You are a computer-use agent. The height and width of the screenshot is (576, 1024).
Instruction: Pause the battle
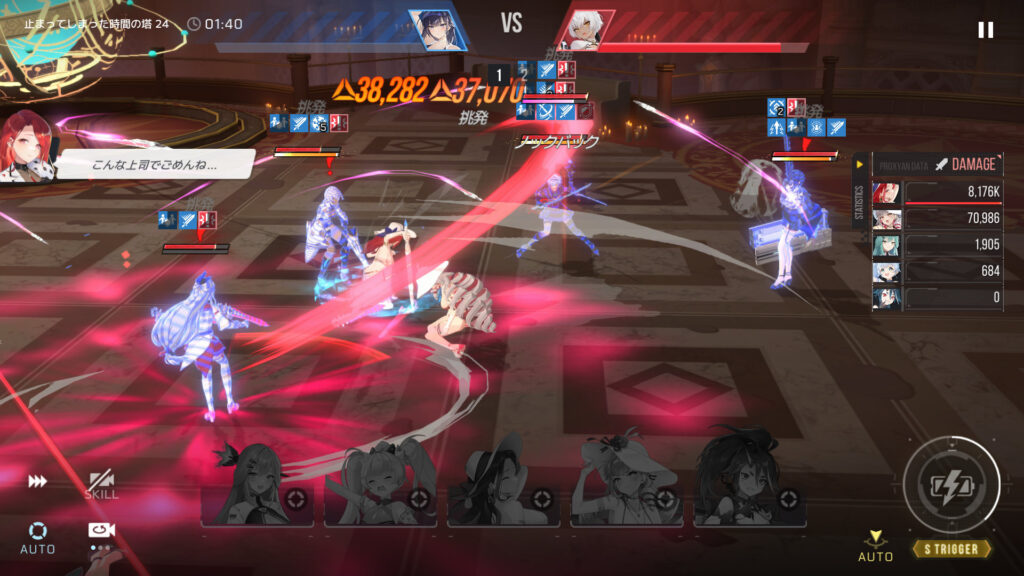tap(985, 30)
